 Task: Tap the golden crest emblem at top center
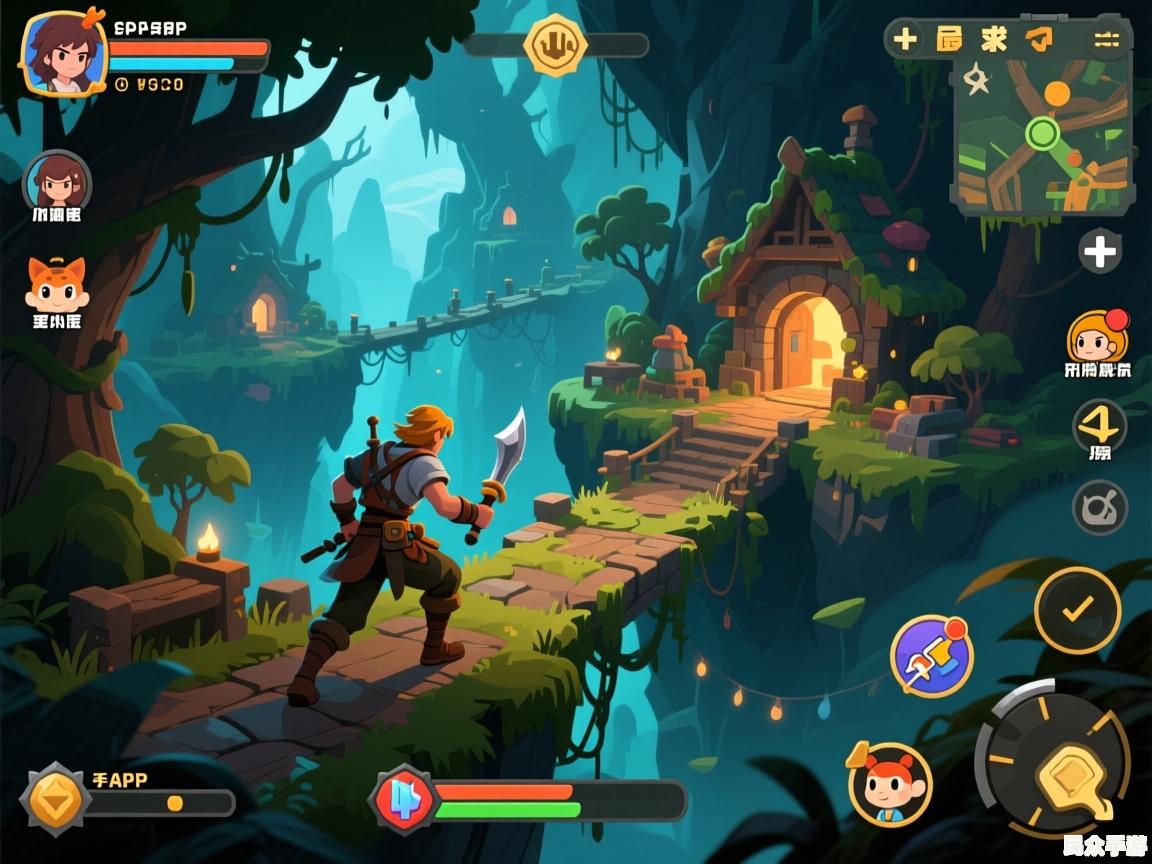[x=553, y=45]
